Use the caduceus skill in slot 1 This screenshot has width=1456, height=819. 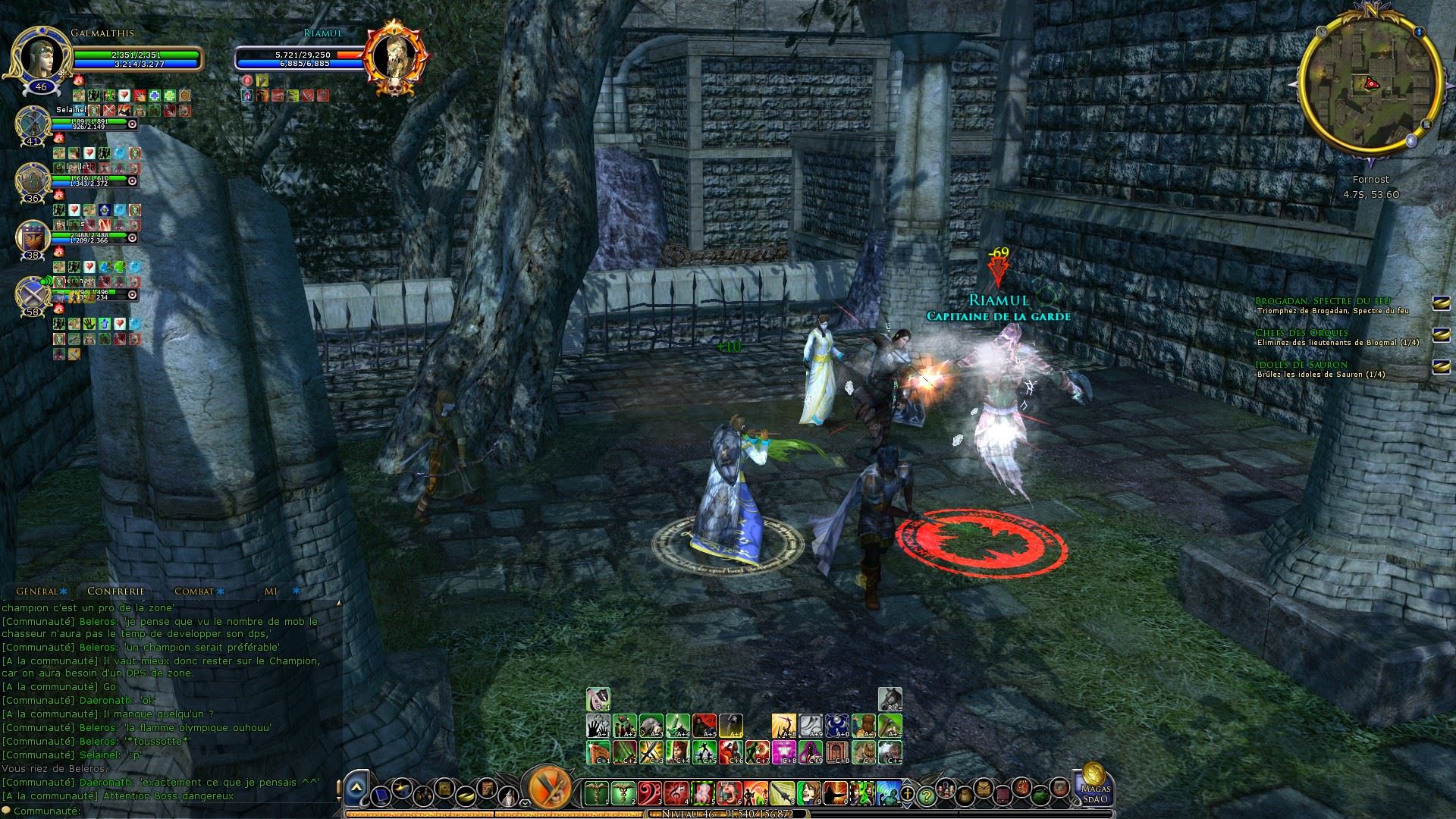[596, 793]
